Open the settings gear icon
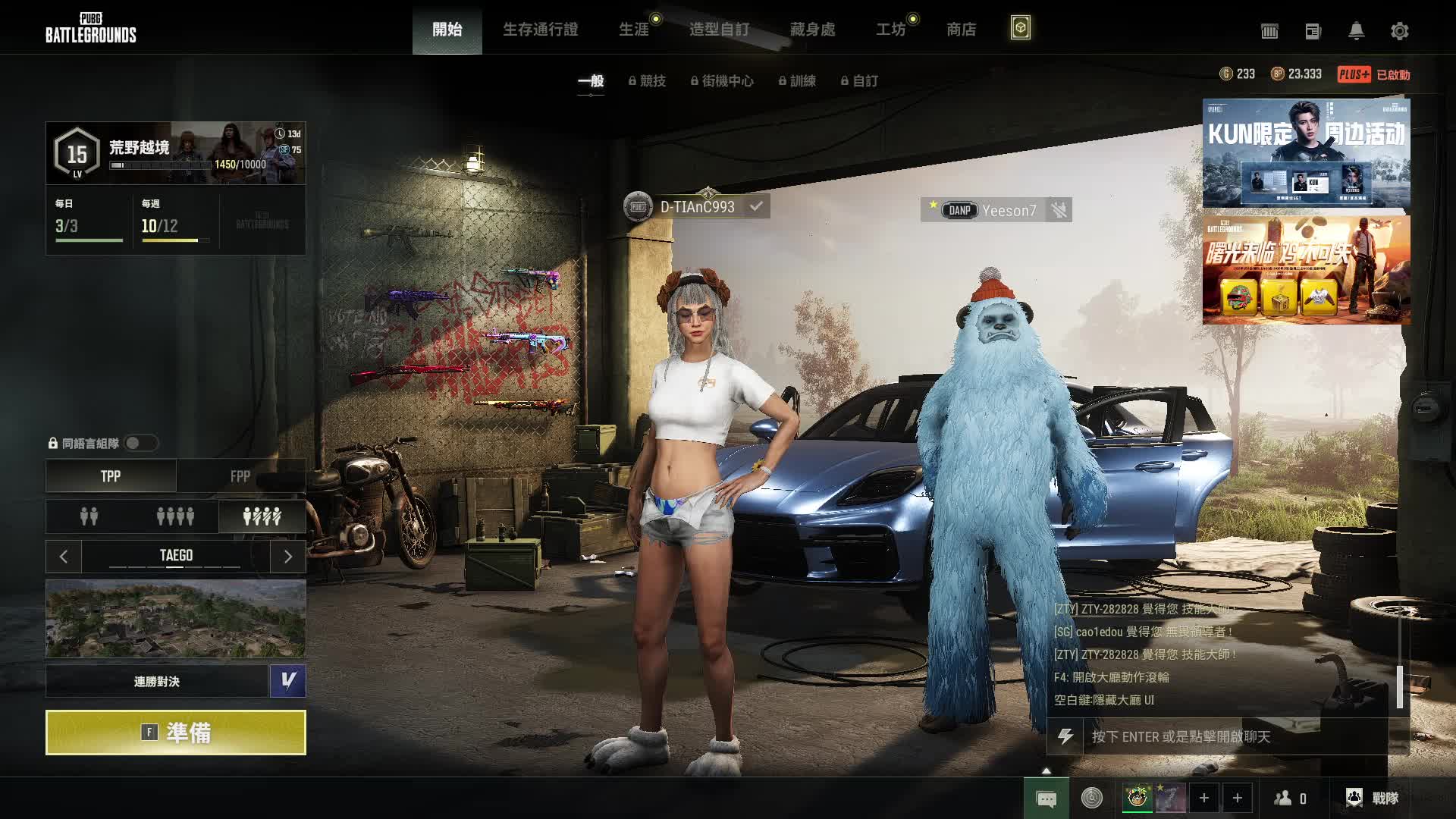The image size is (1456, 819). point(1399,31)
